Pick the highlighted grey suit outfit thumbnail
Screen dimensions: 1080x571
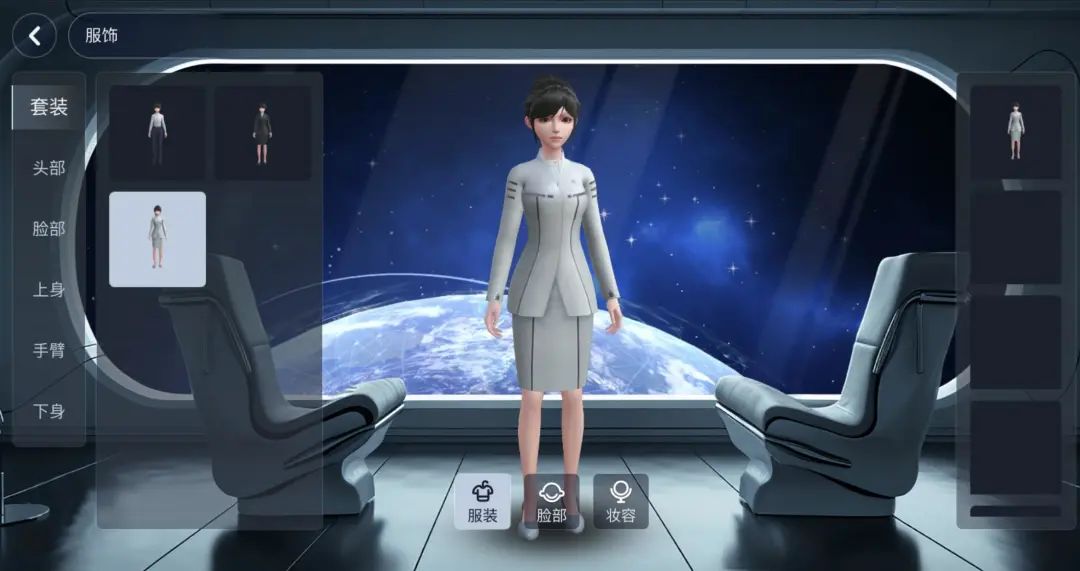coord(157,239)
